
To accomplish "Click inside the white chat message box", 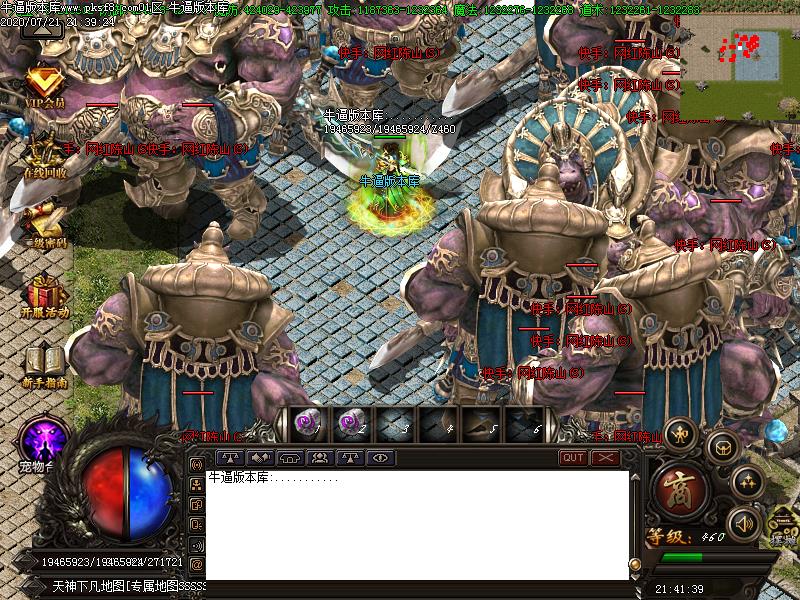I will (417, 525).
